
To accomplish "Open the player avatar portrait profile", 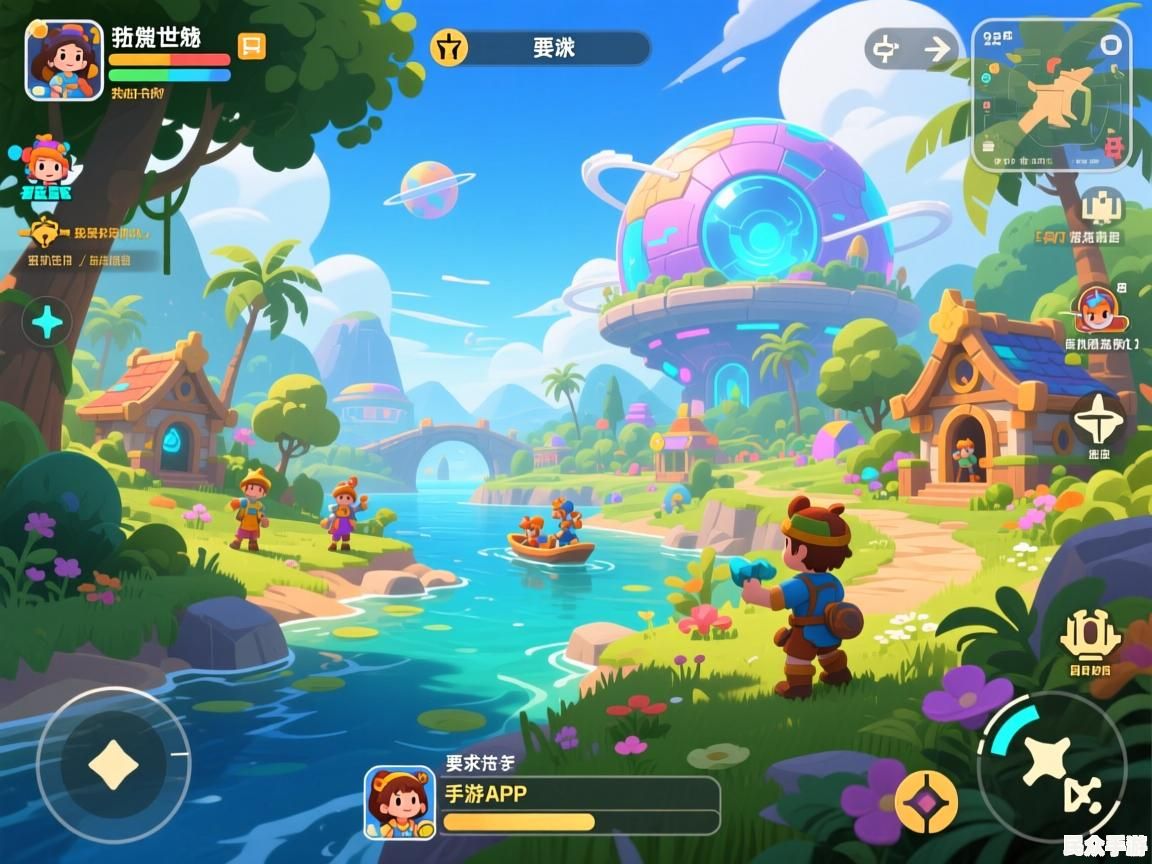I will click(x=64, y=60).
